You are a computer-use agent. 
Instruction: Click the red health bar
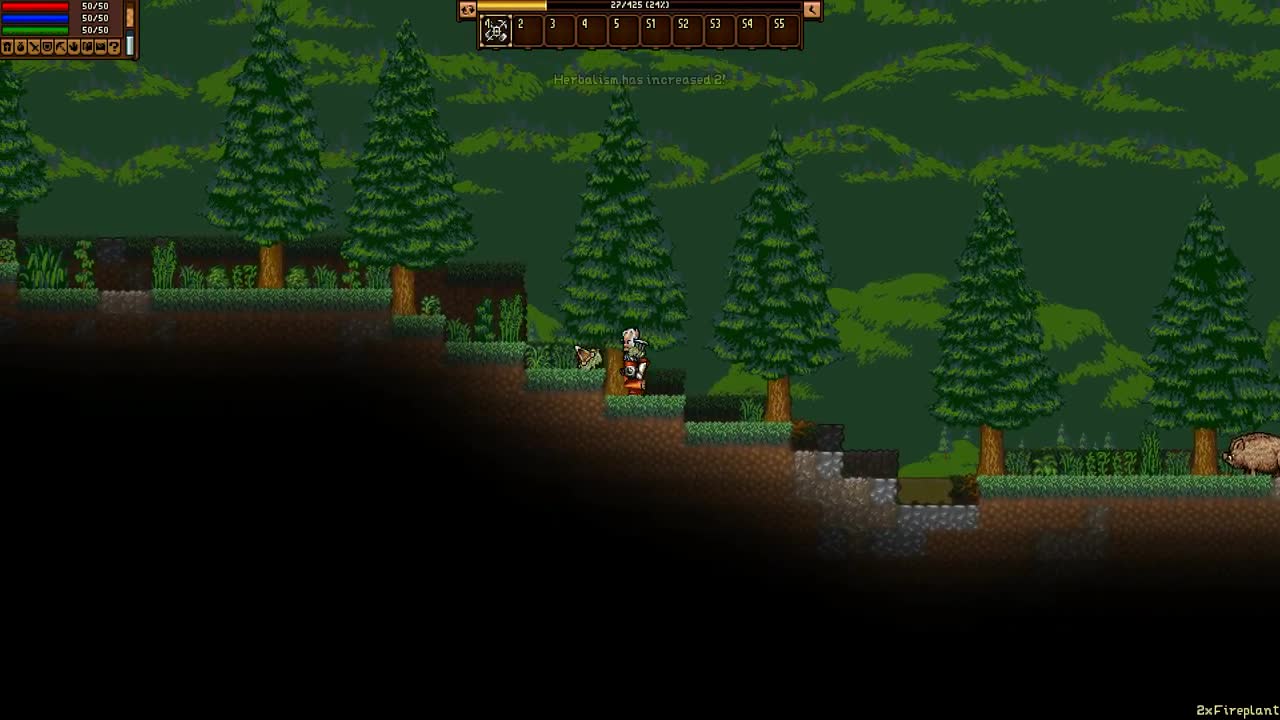[x=35, y=8]
